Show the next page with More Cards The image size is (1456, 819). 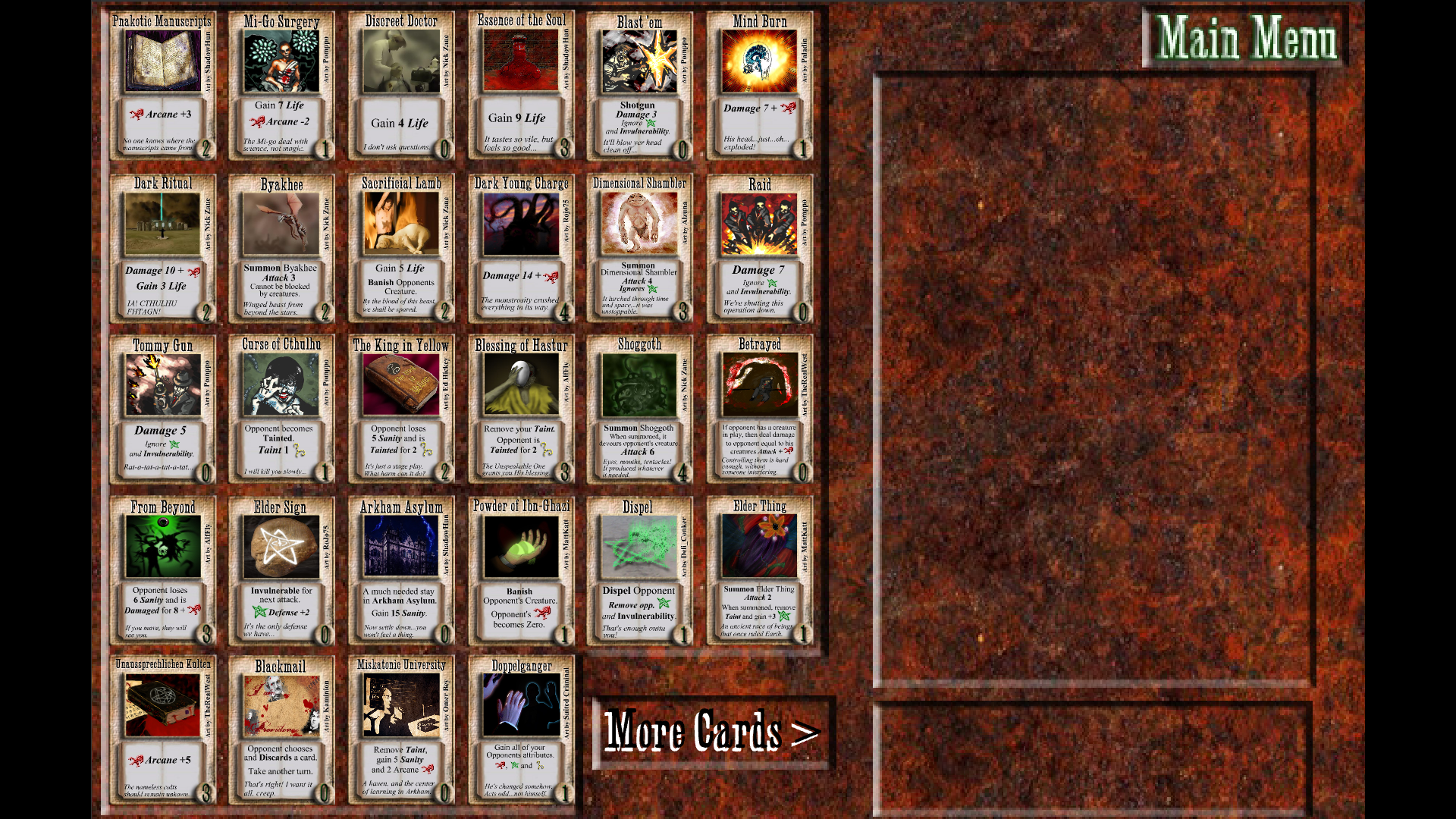[x=712, y=733]
